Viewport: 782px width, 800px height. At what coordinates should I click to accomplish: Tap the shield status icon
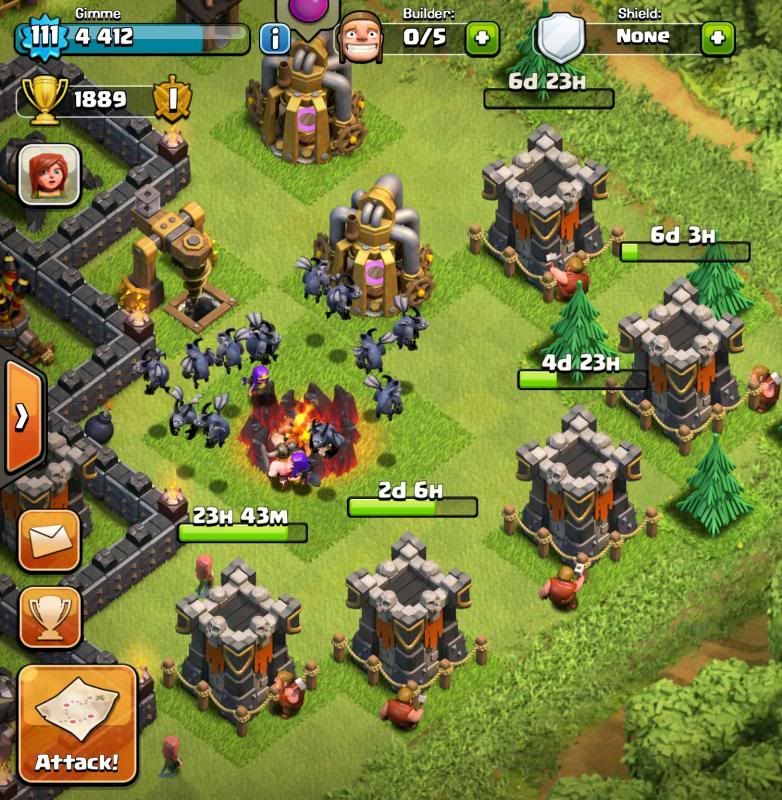point(560,38)
